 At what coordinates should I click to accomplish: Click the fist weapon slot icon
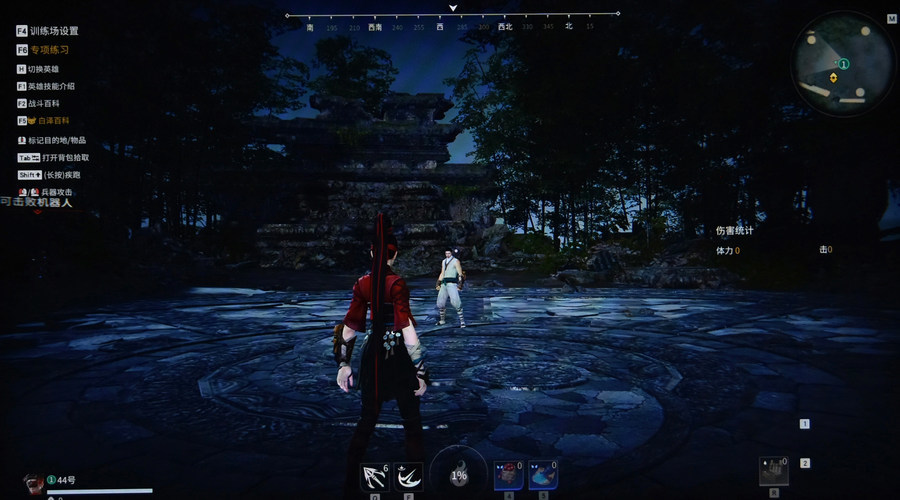point(773,472)
